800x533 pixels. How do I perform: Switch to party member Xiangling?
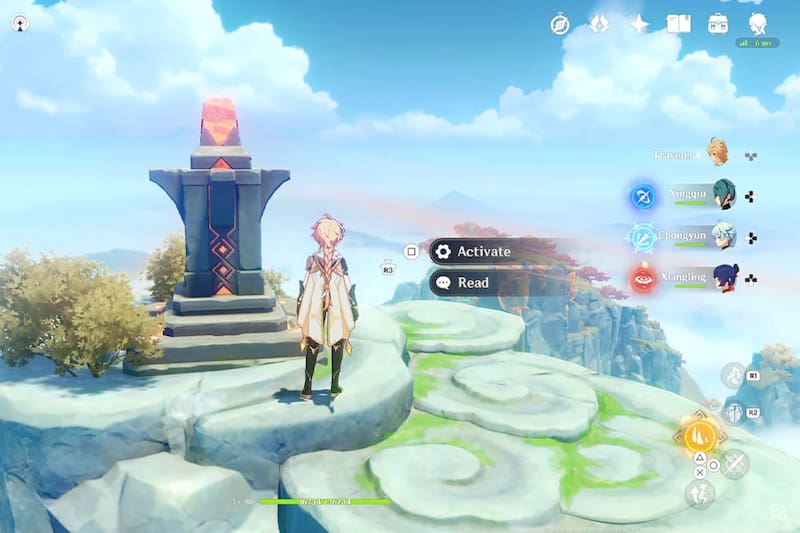click(x=723, y=277)
